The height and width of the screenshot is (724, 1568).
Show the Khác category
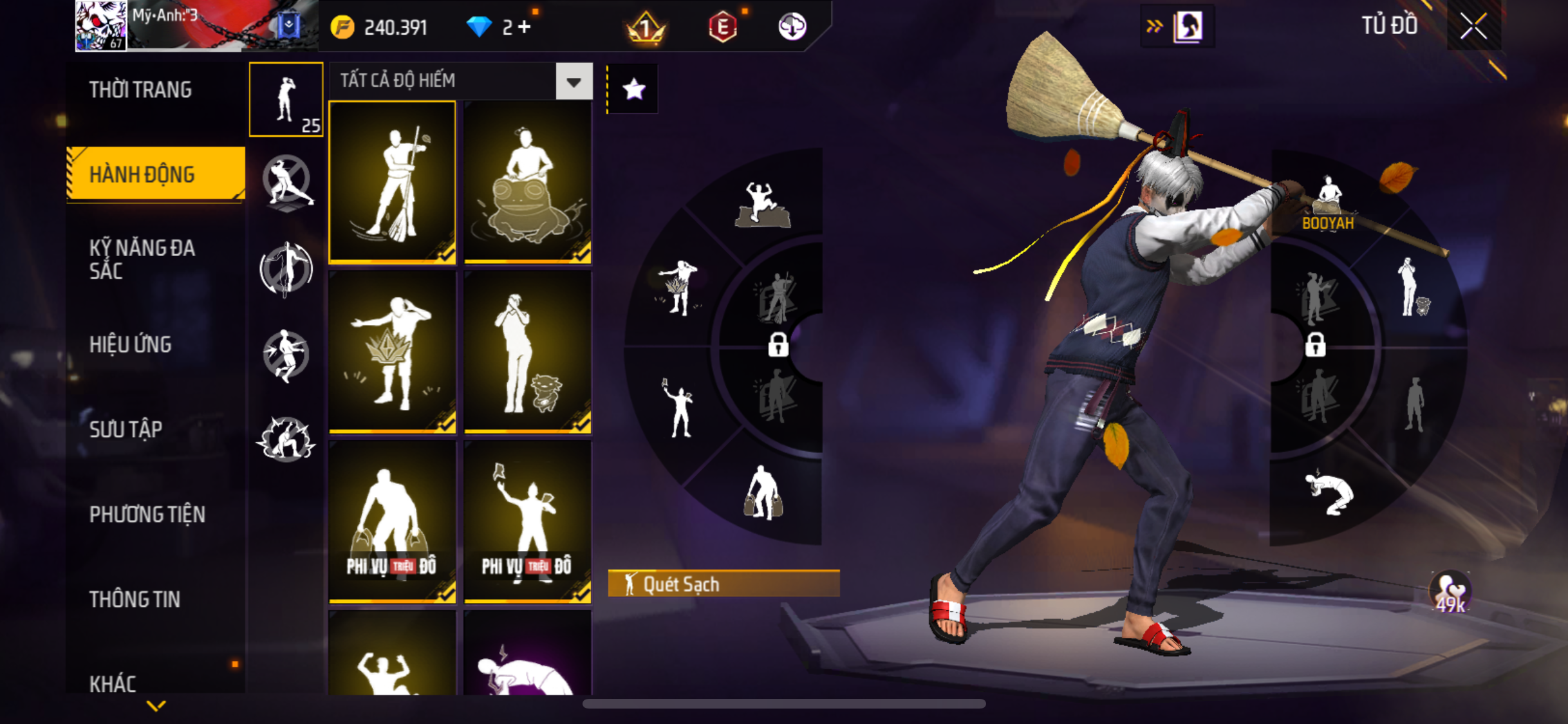click(x=113, y=683)
